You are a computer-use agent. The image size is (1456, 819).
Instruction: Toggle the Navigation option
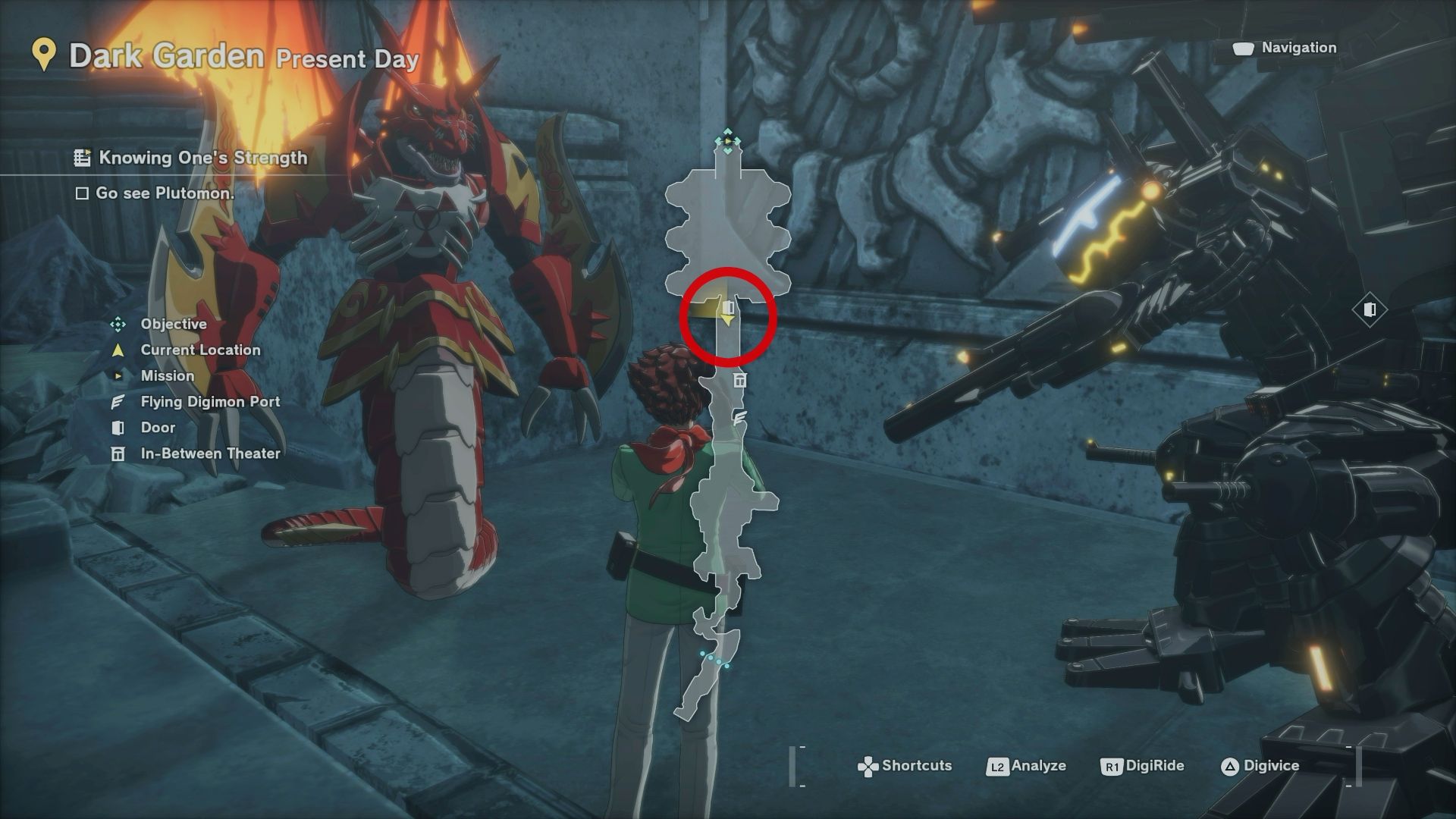1286,48
